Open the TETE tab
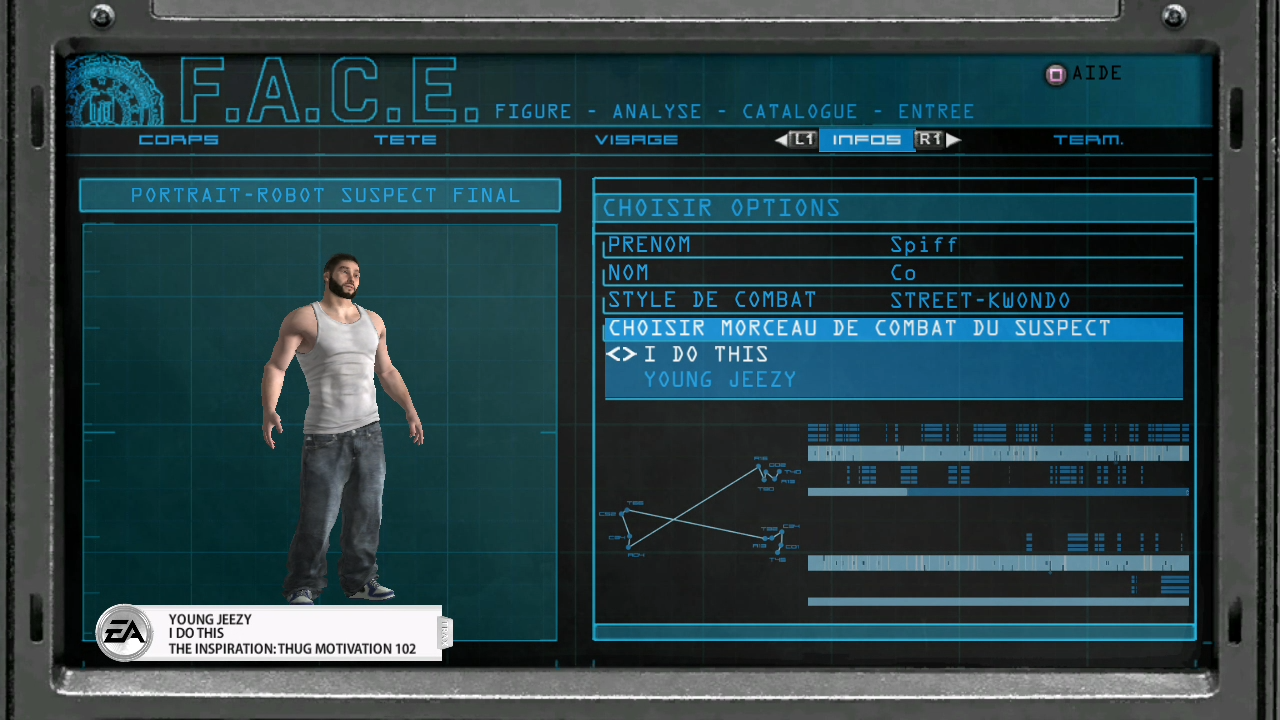Viewport: 1280px width, 720px height. pos(405,140)
